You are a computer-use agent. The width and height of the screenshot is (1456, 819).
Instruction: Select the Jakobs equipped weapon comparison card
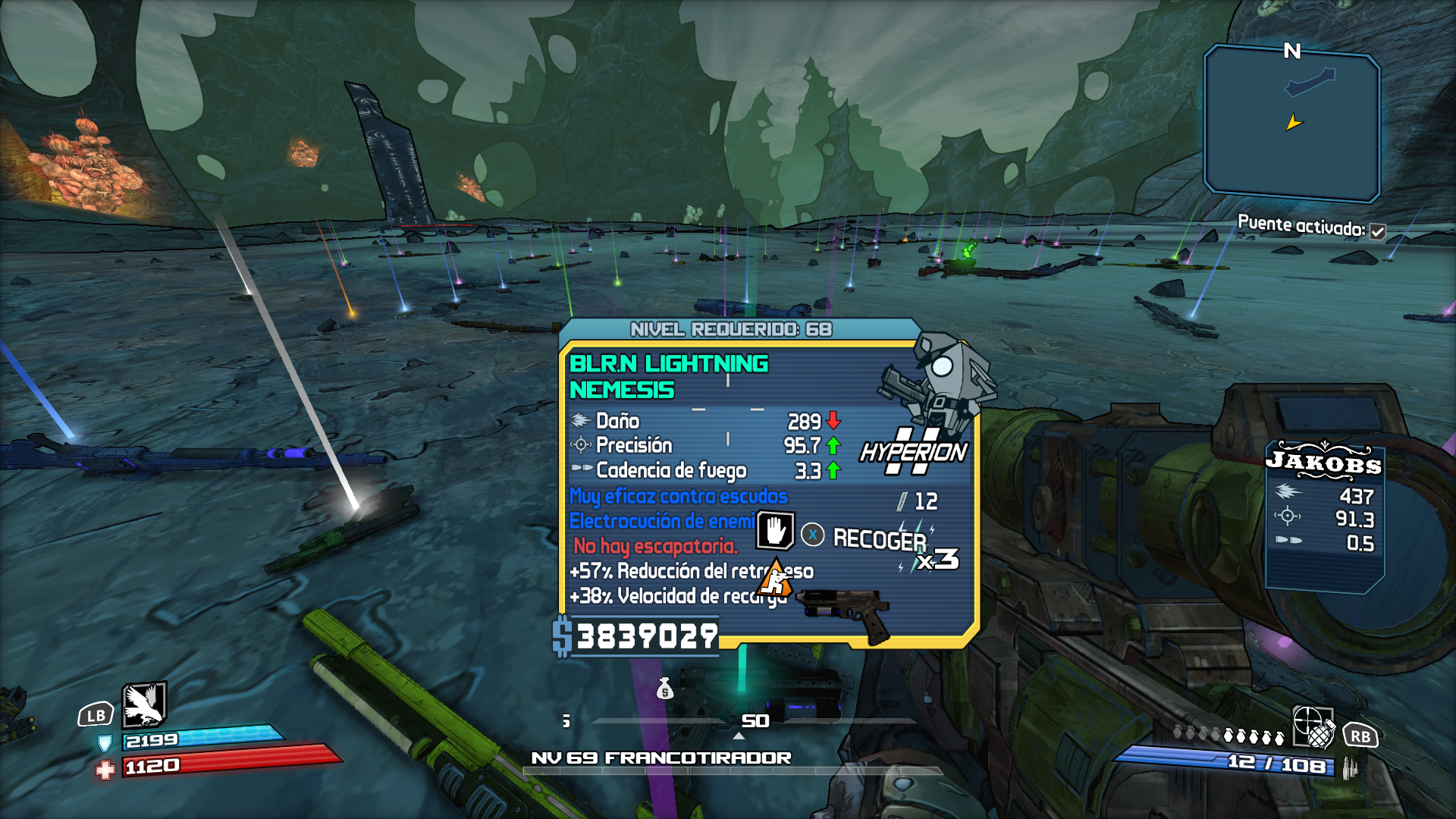[x=1325, y=516]
